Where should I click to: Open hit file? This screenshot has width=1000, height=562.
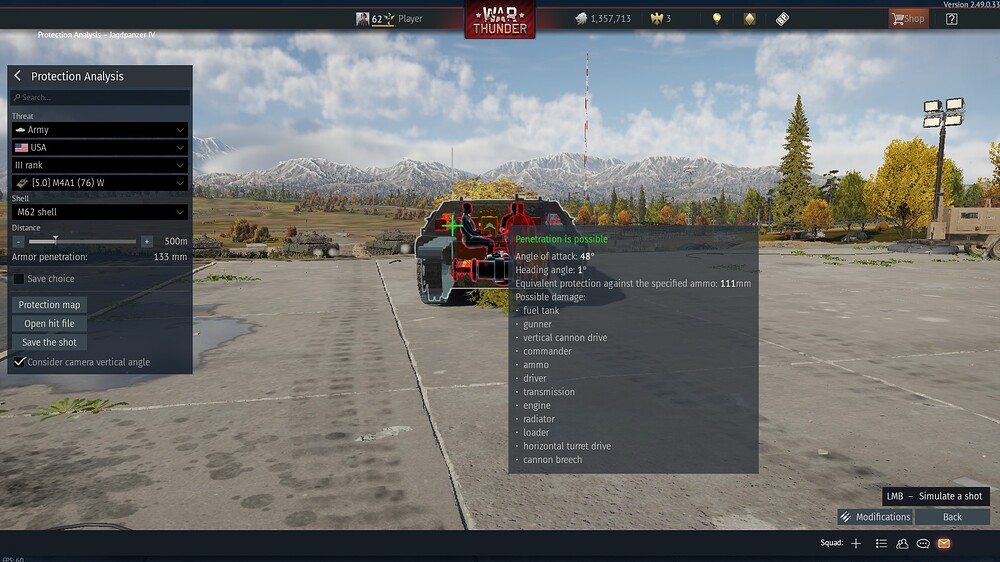click(x=50, y=324)
